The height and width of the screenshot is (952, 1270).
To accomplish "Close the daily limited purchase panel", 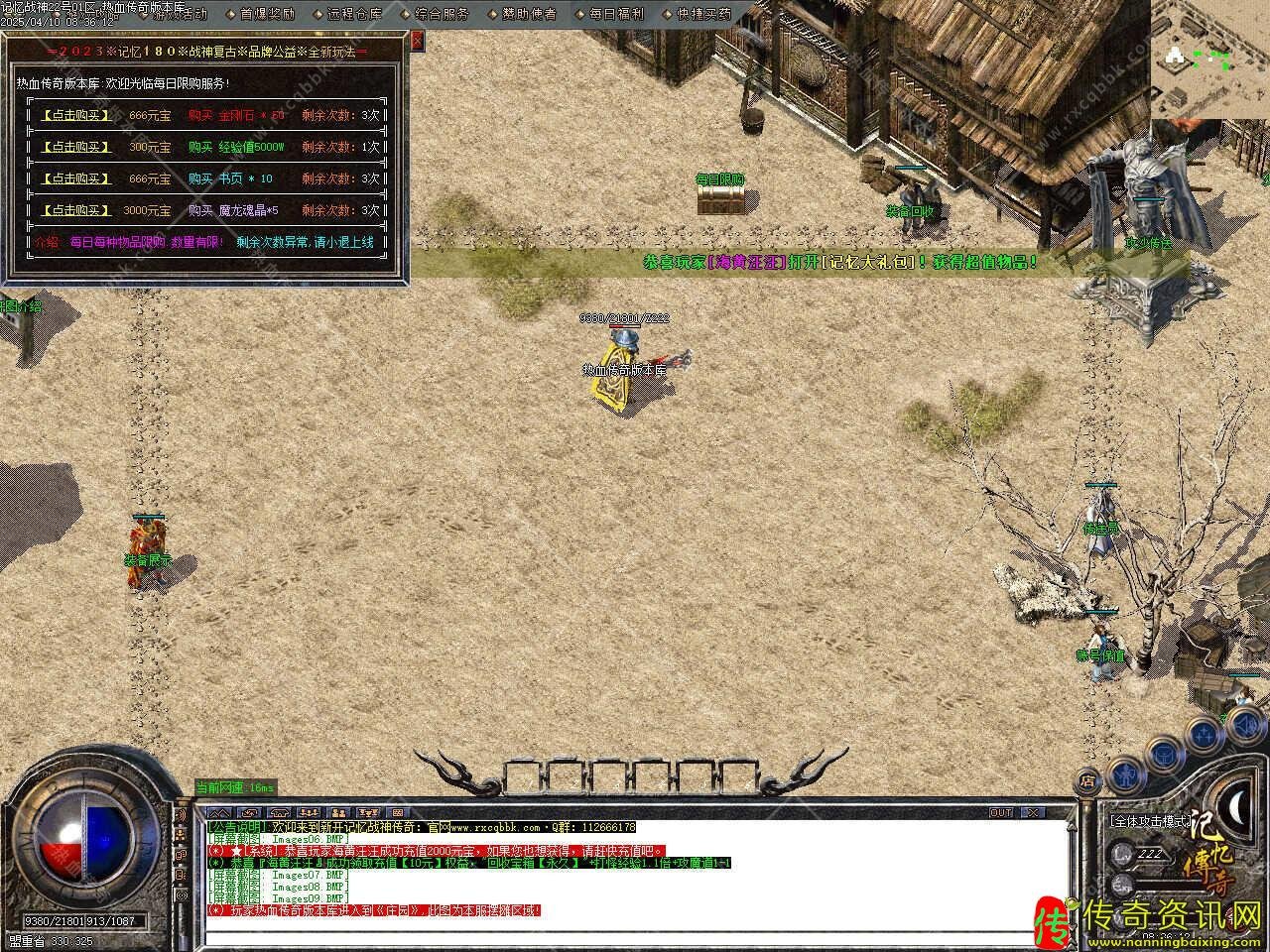I will pyautogui.click(x=417, y=40).
